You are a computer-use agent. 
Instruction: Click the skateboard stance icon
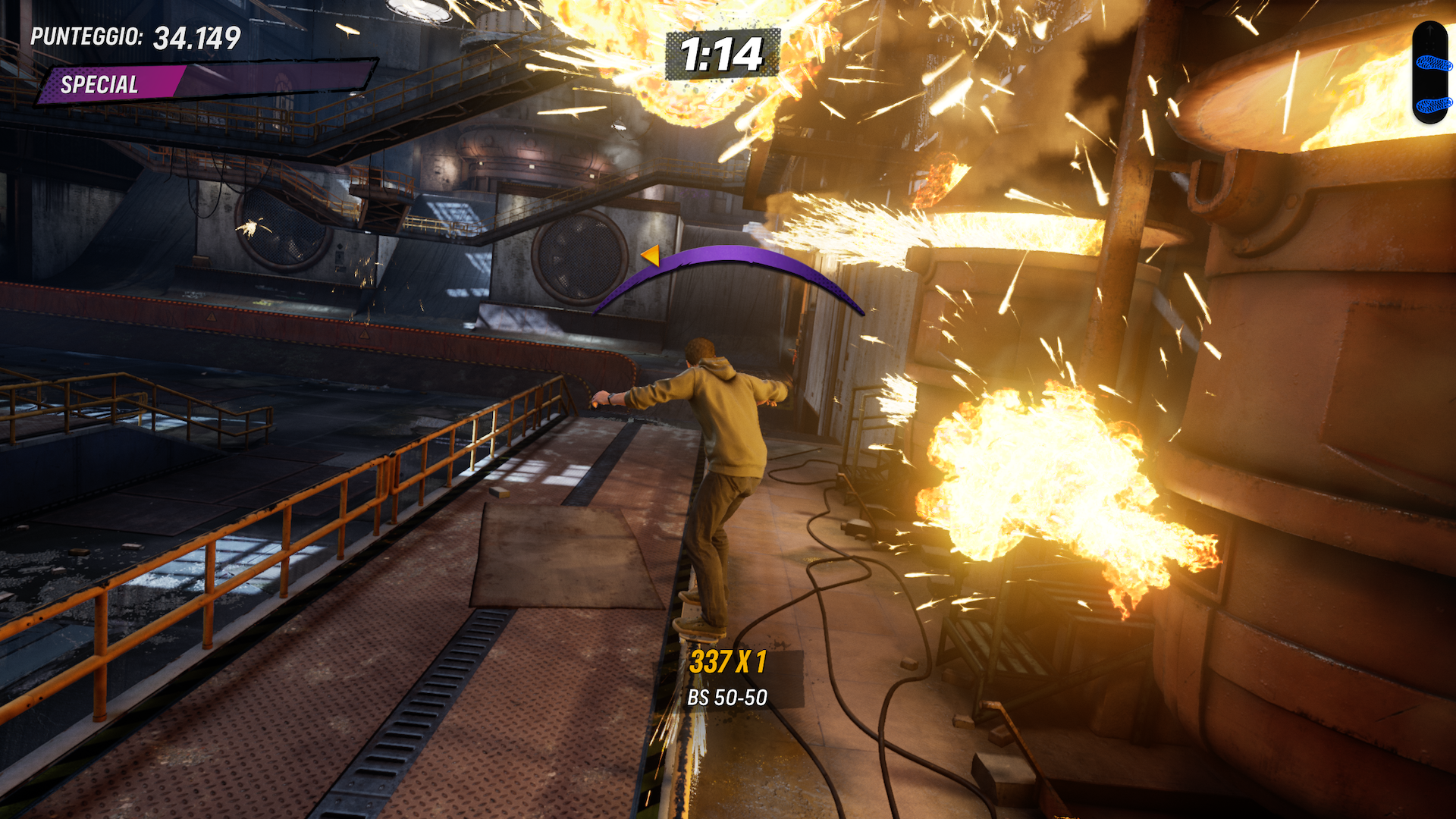point(1432,73)
